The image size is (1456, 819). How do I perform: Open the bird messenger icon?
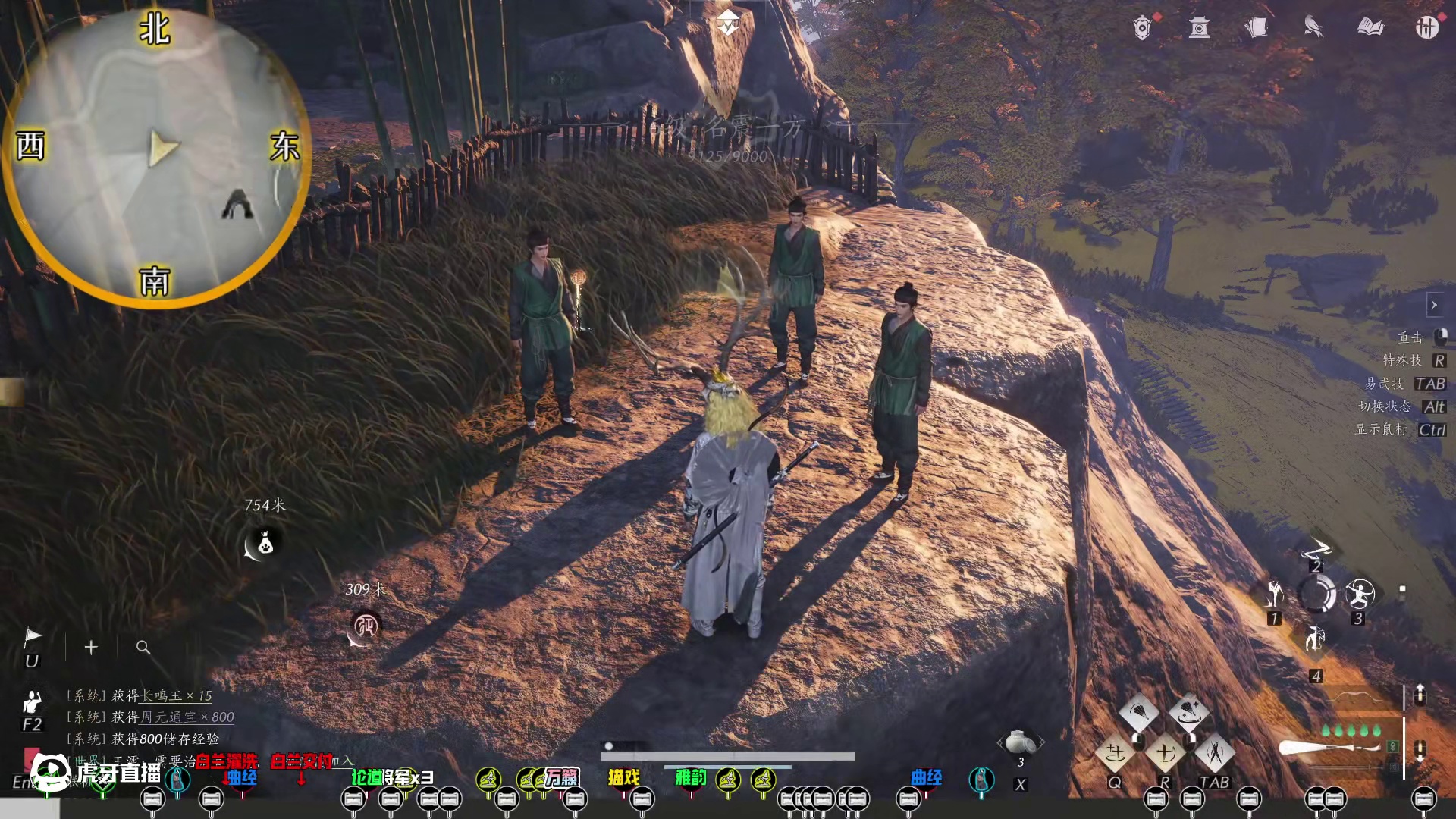1313,28
